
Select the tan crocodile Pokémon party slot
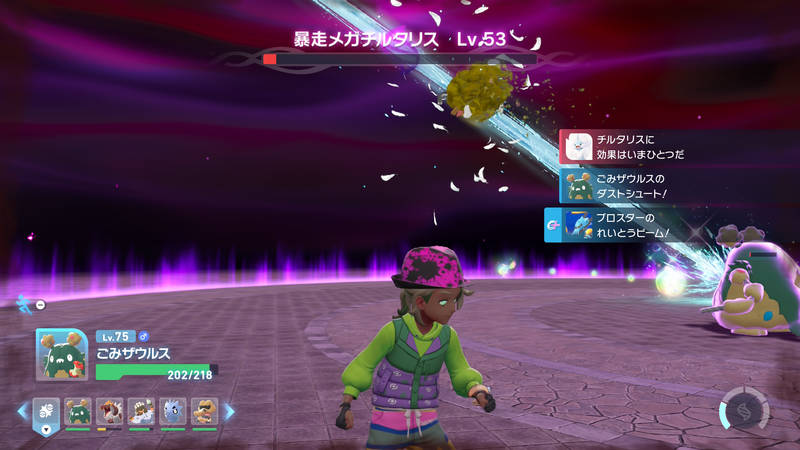(203, 411)
